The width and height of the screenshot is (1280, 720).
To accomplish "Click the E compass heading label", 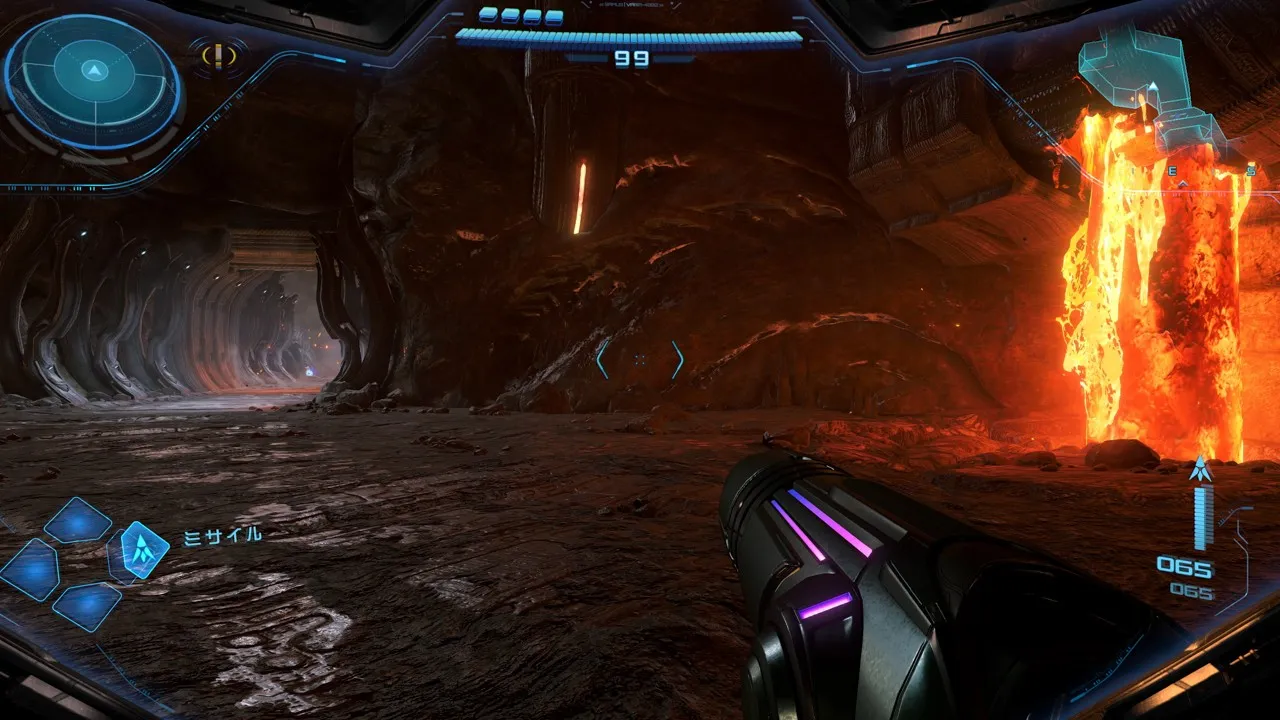I will click(x=1172, y=170).
